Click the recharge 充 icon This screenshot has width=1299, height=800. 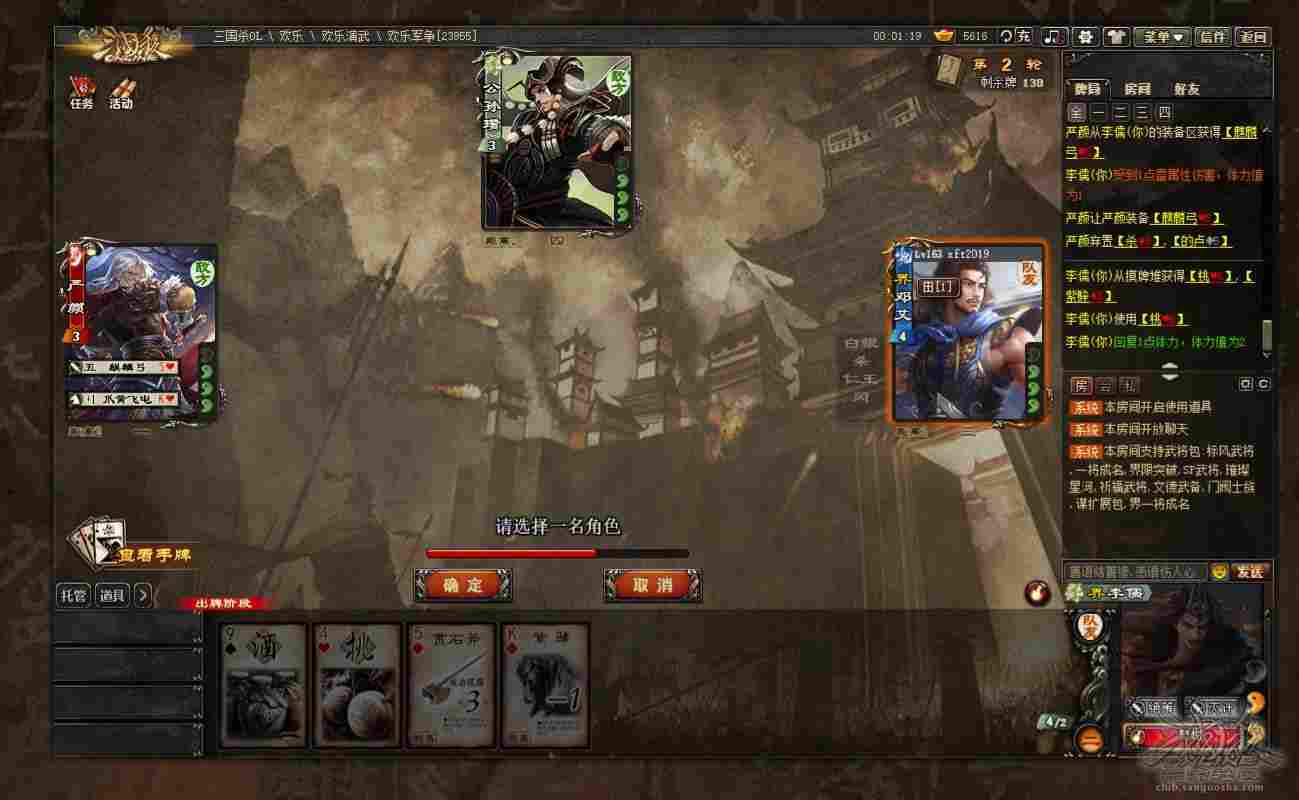pos(1019,35)
